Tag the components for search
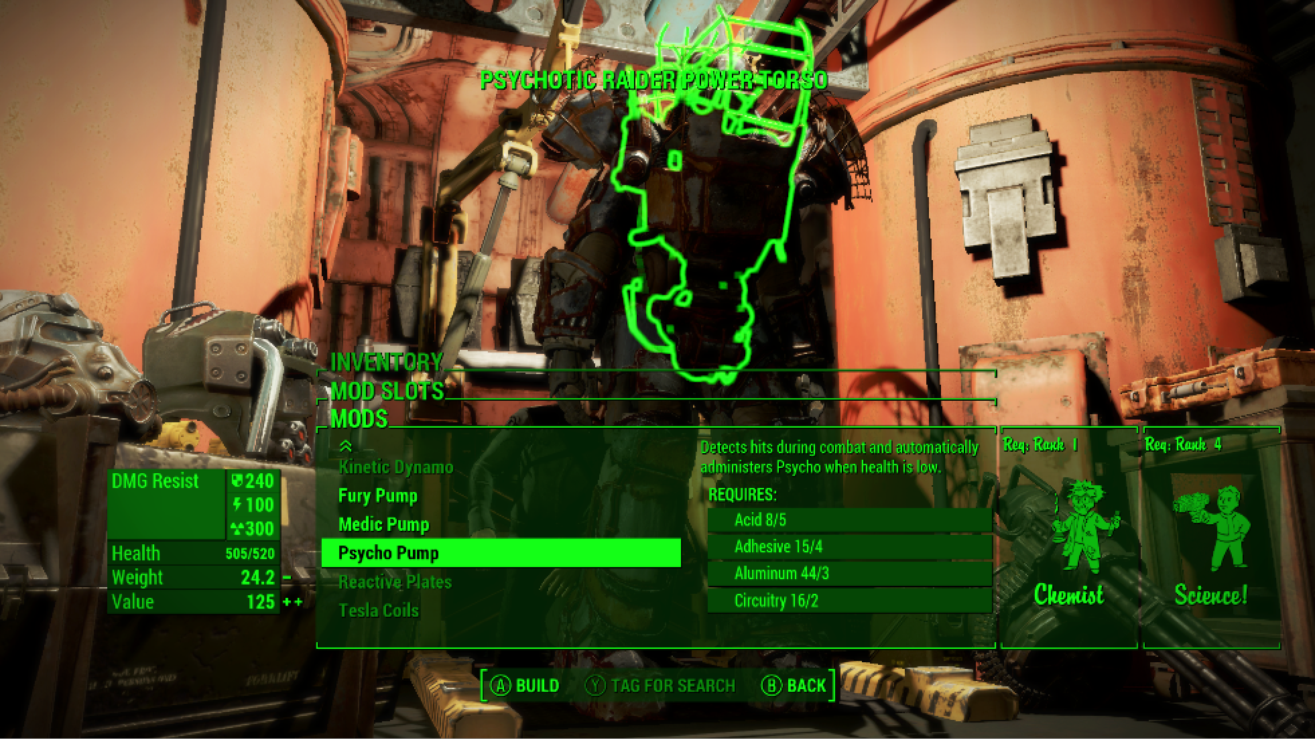Screen dimensions: 1315x740 (x=660, y=685)
